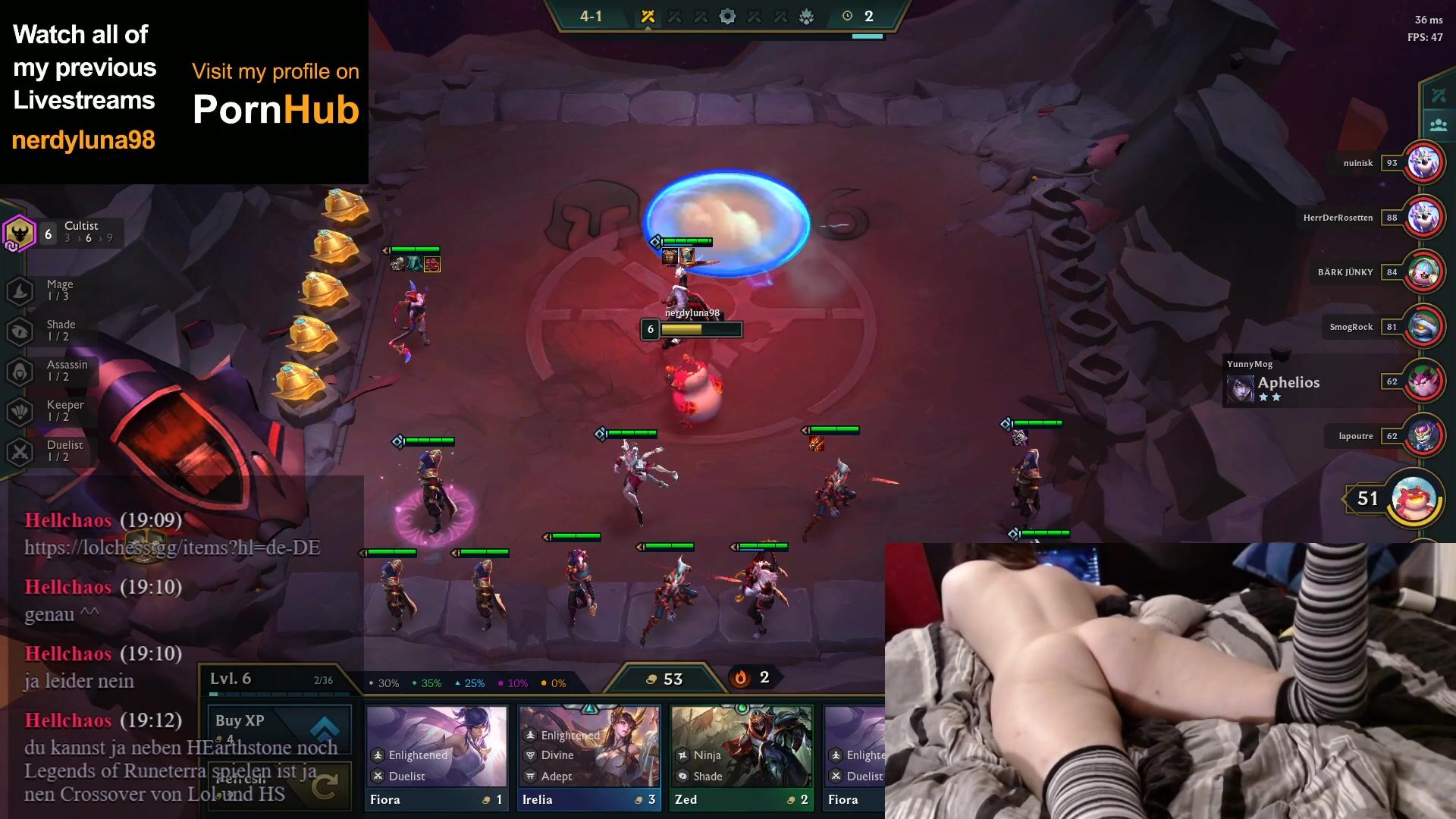The height and width of the screenshot is (819, 1456).
Task: View lapoutre's board from the scoreboard
Action: (x=1423, y=436)
